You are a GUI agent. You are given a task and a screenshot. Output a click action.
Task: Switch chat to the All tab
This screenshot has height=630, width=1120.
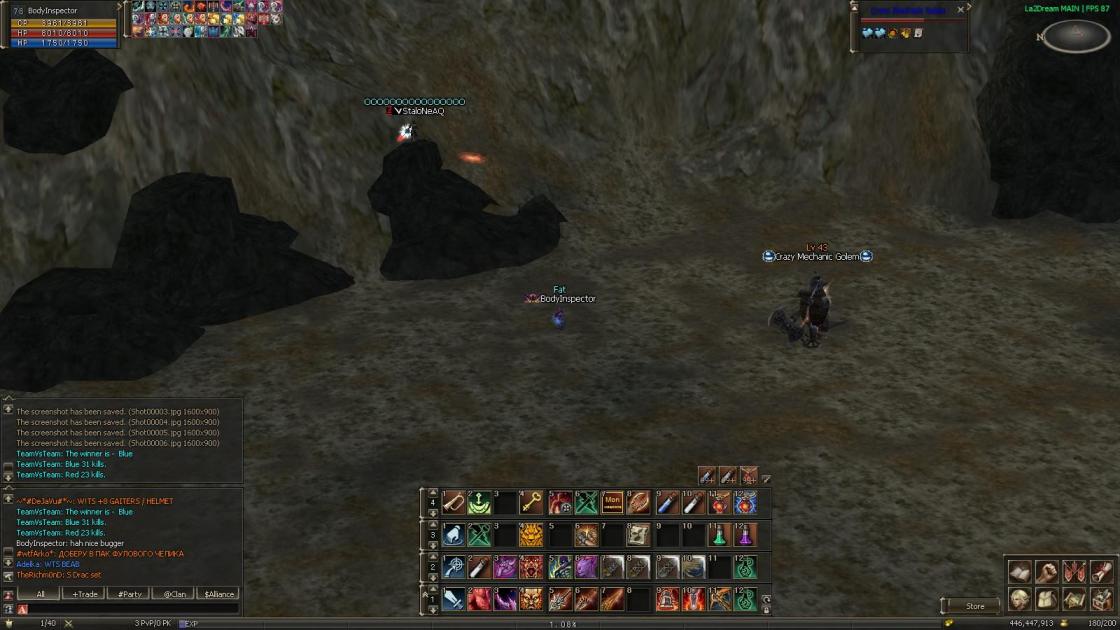click(x=41, y=594)
